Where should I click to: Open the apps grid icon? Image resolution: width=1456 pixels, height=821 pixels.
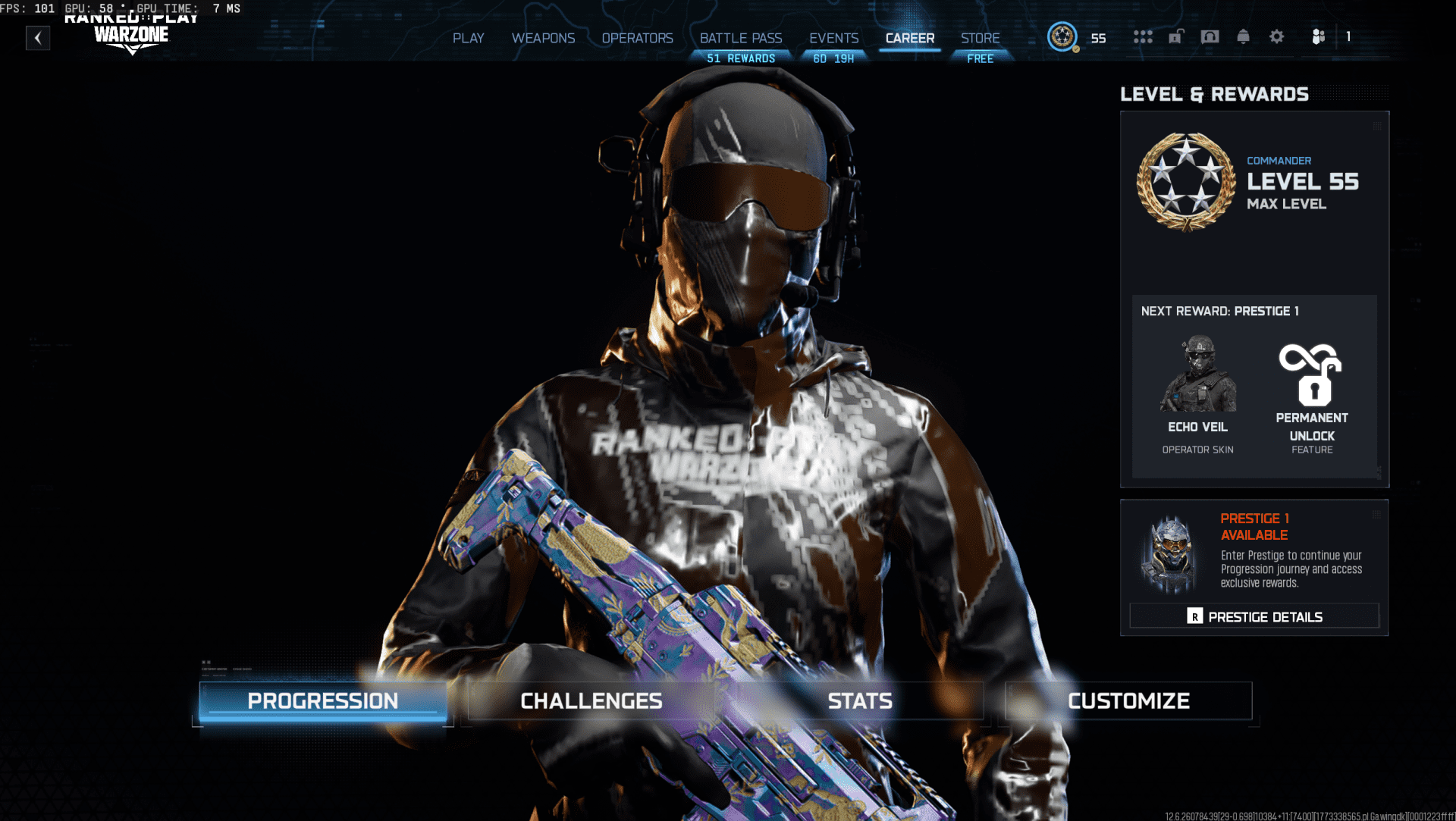click(1144, 36)
